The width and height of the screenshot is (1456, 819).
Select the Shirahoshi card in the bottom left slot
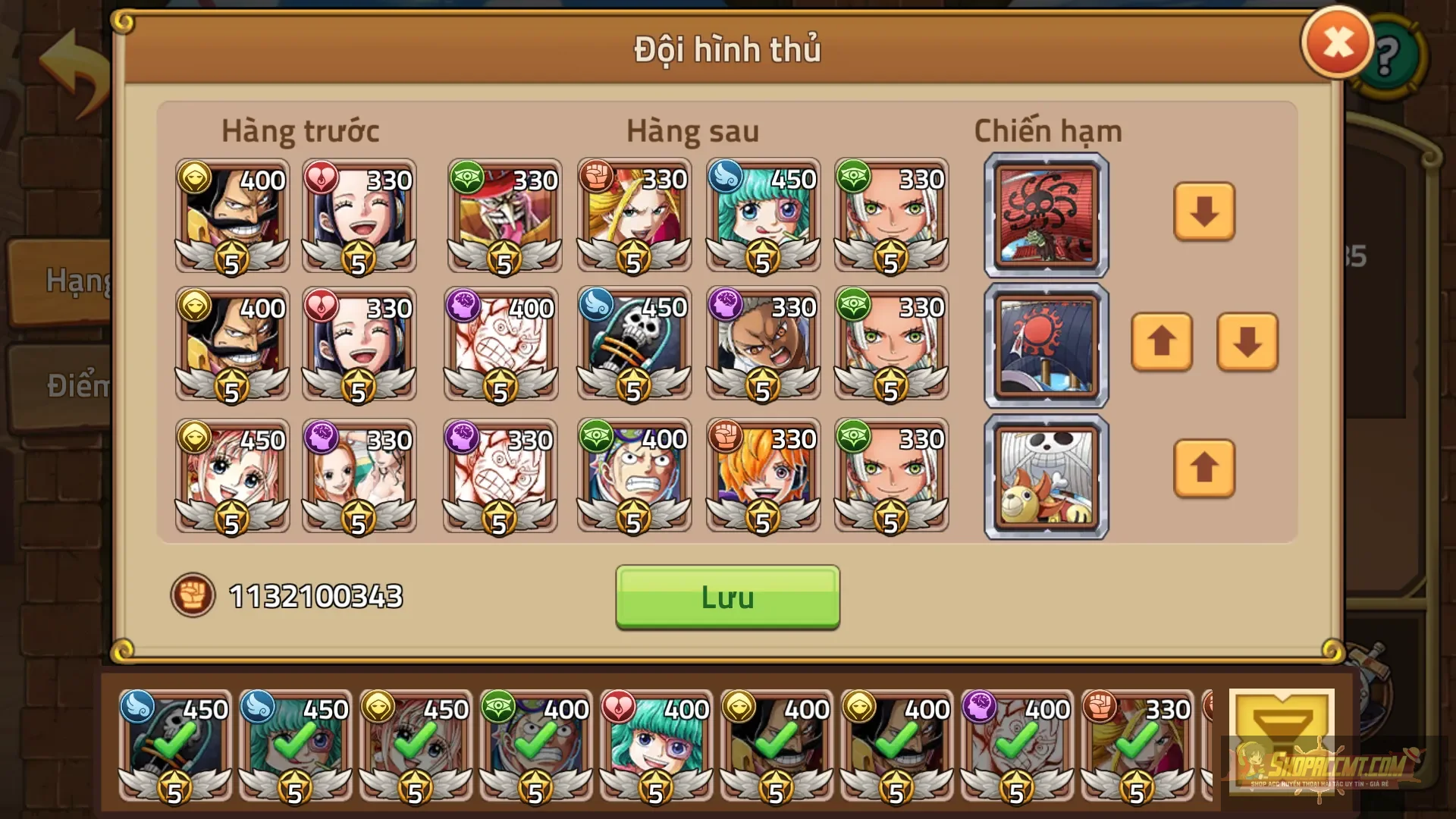(x=231, y=478)
